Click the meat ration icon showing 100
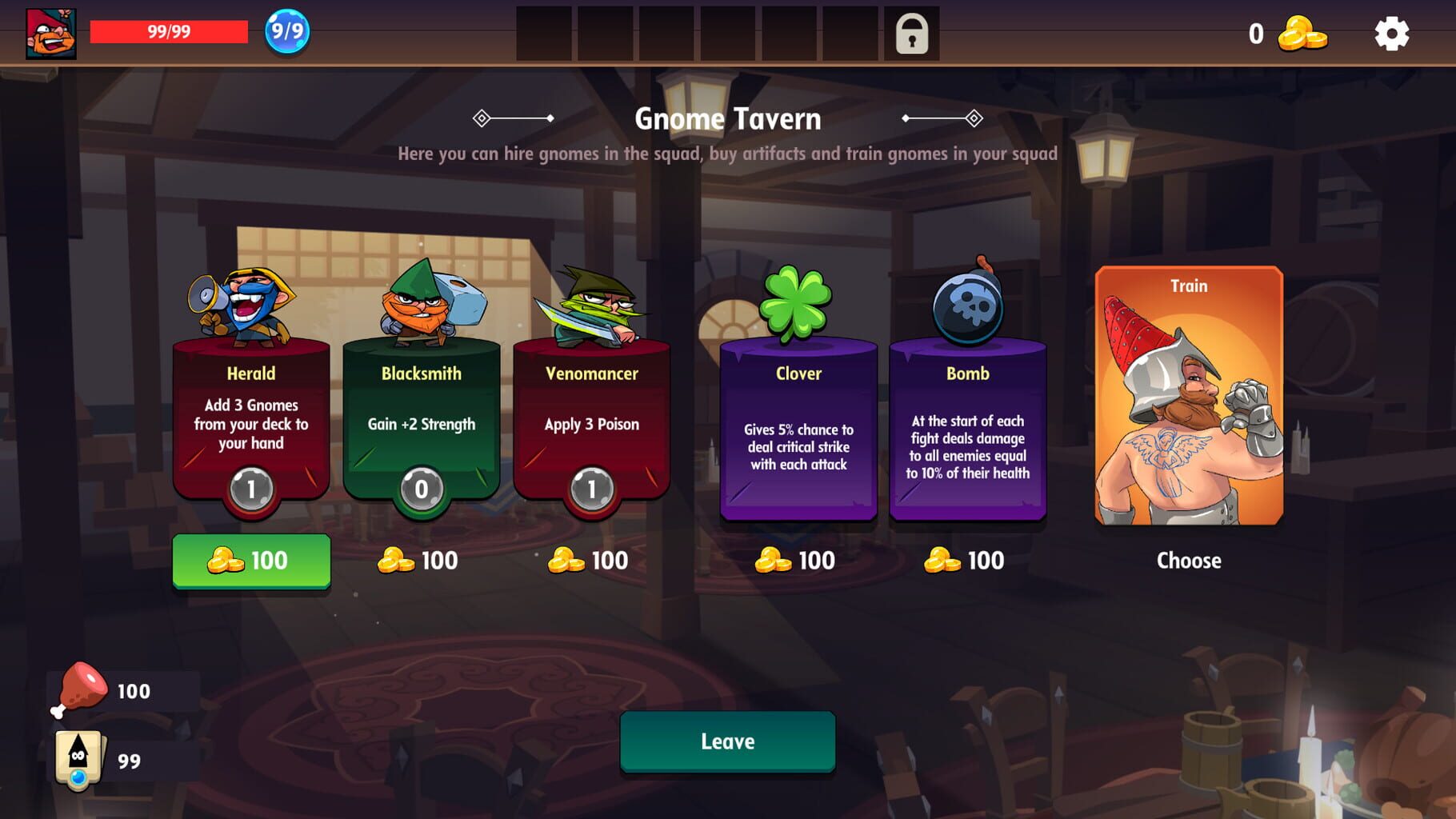1456x819 pixels. tap(80, 688)
